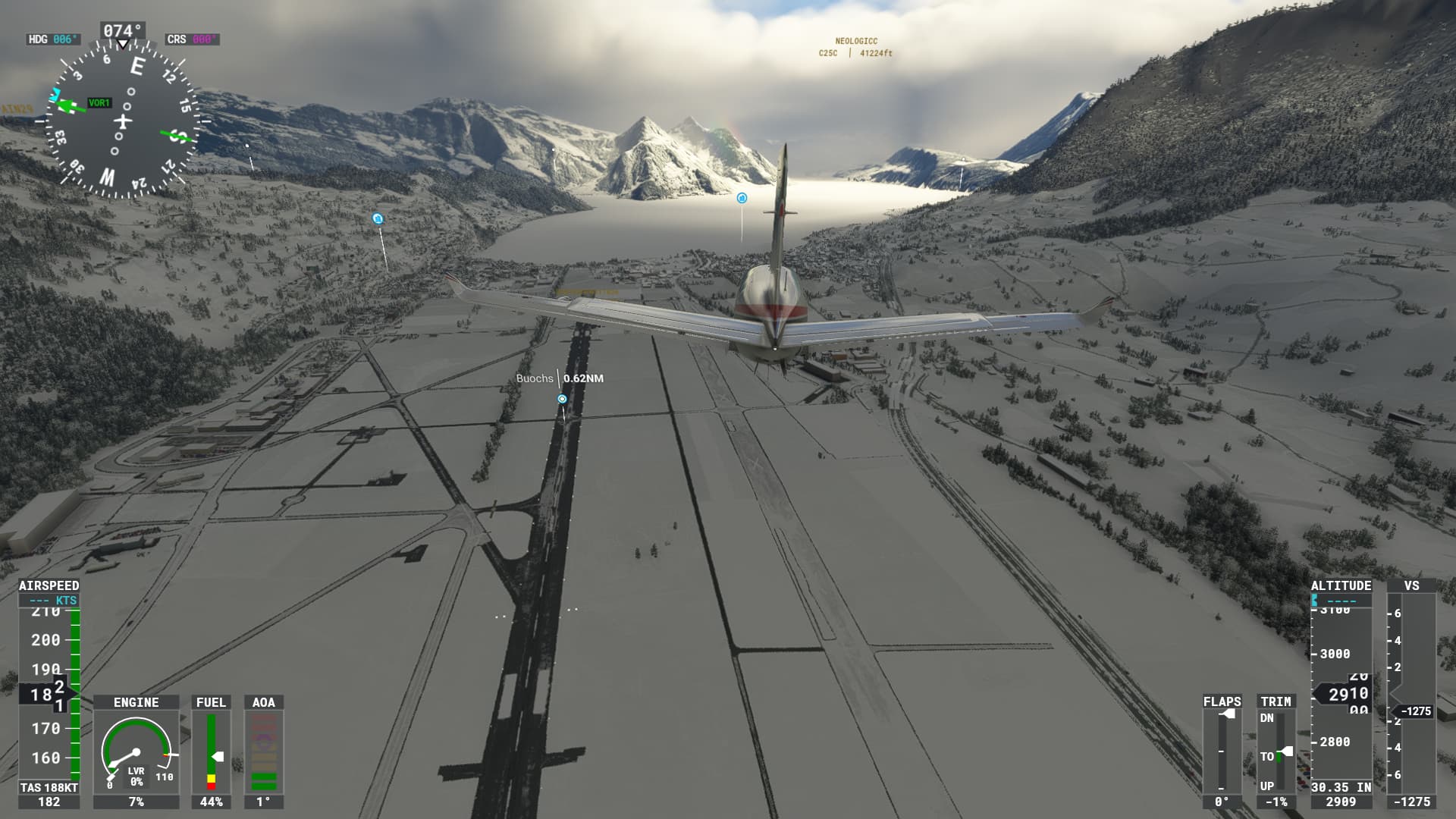
Task: Click the 30.35 IN barometric pressure field
Action: point(1340,787)
